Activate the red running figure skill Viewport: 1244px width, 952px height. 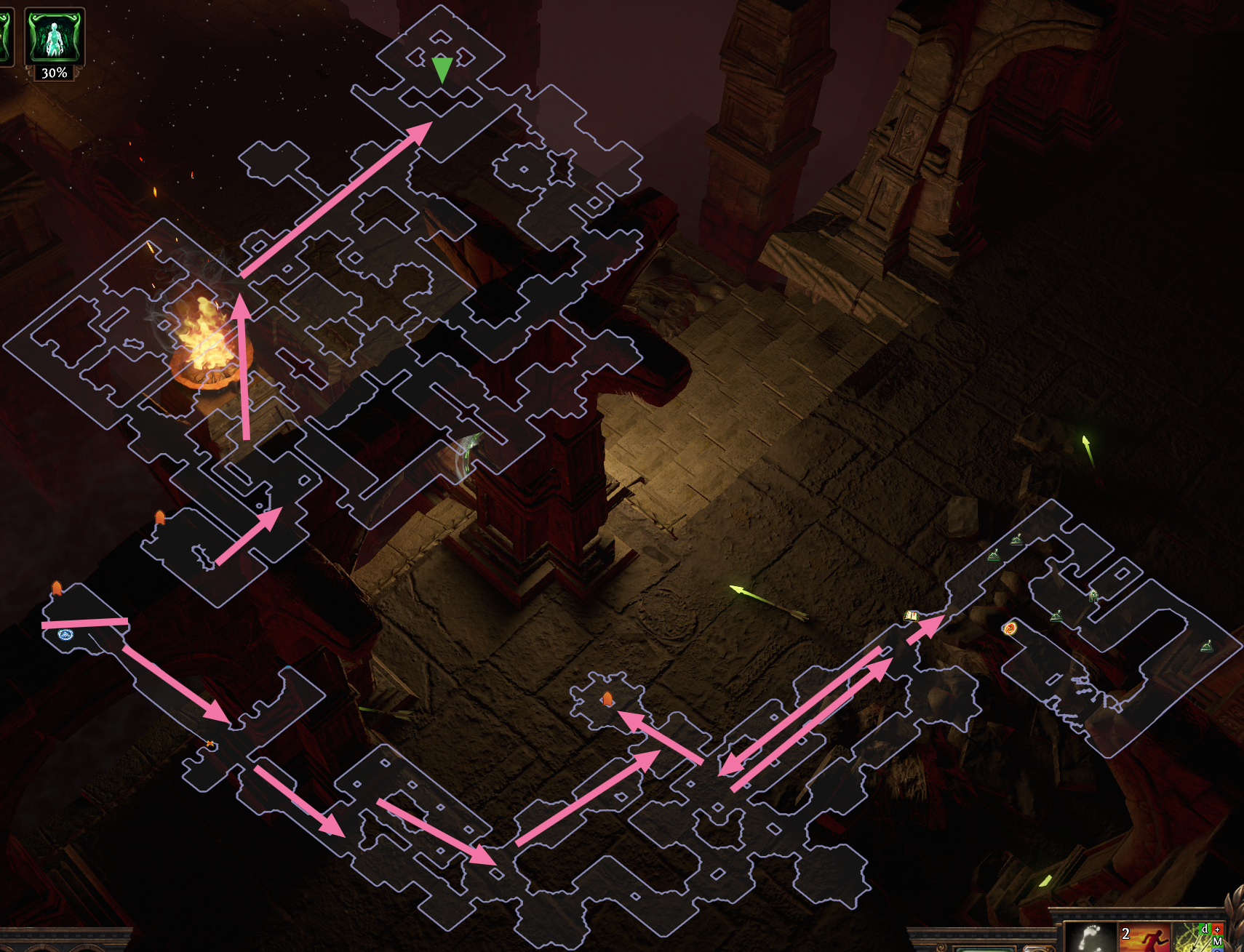[x=1144, y=938]
